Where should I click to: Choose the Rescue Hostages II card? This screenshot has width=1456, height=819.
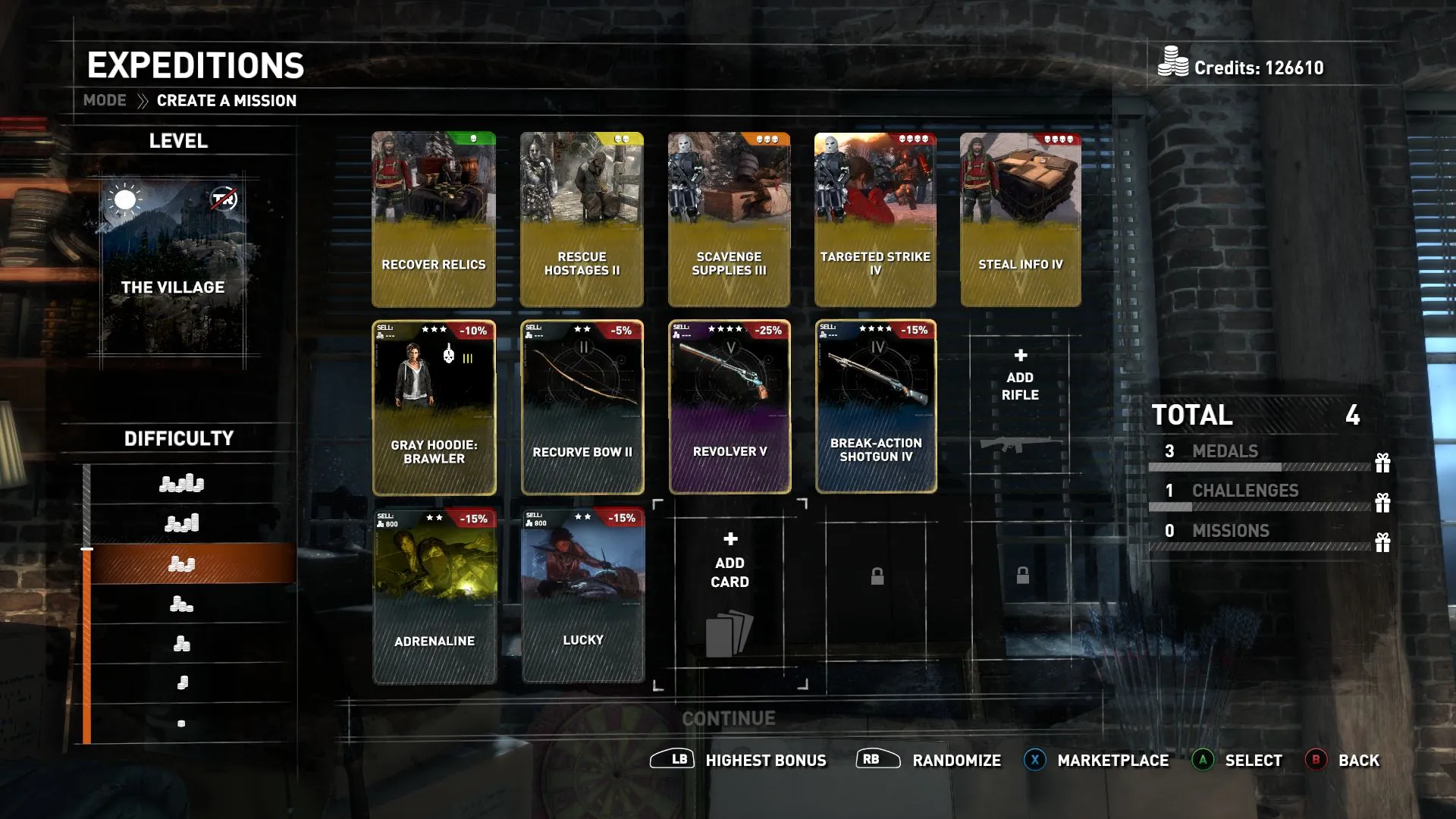click(582, 219)
